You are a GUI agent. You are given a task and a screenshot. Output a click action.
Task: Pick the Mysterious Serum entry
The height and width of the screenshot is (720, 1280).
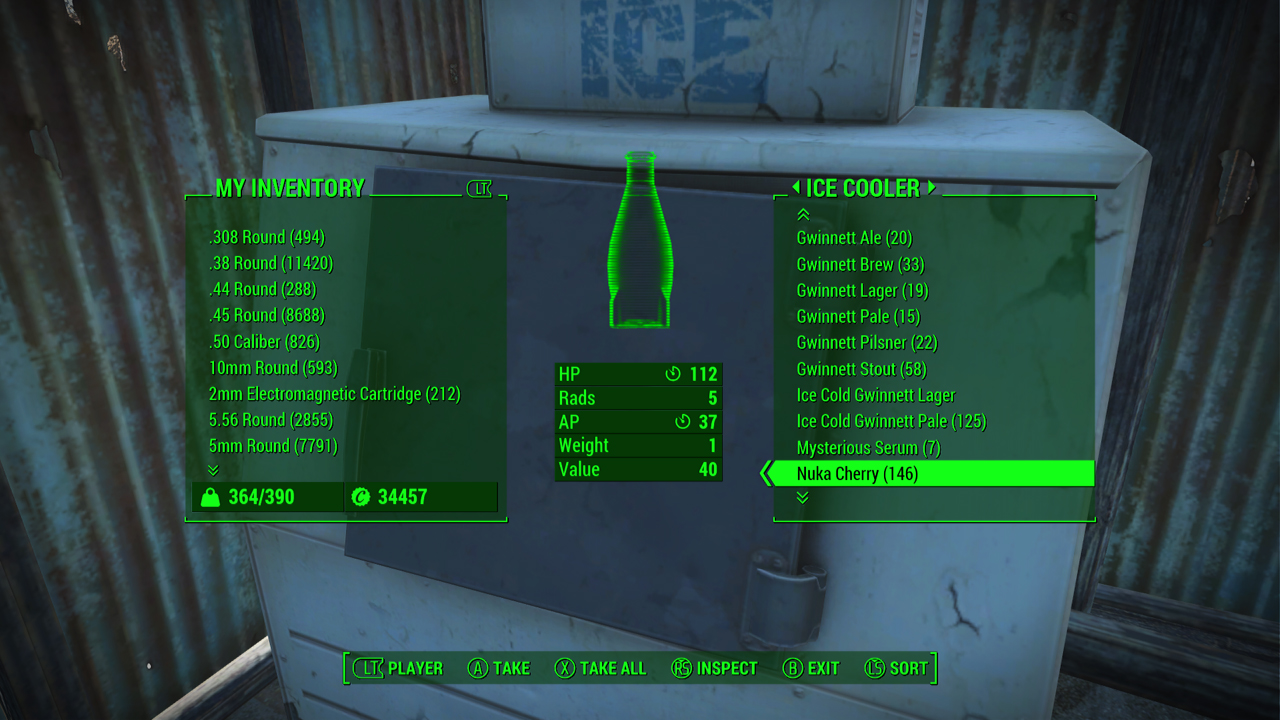coord(868,448)
